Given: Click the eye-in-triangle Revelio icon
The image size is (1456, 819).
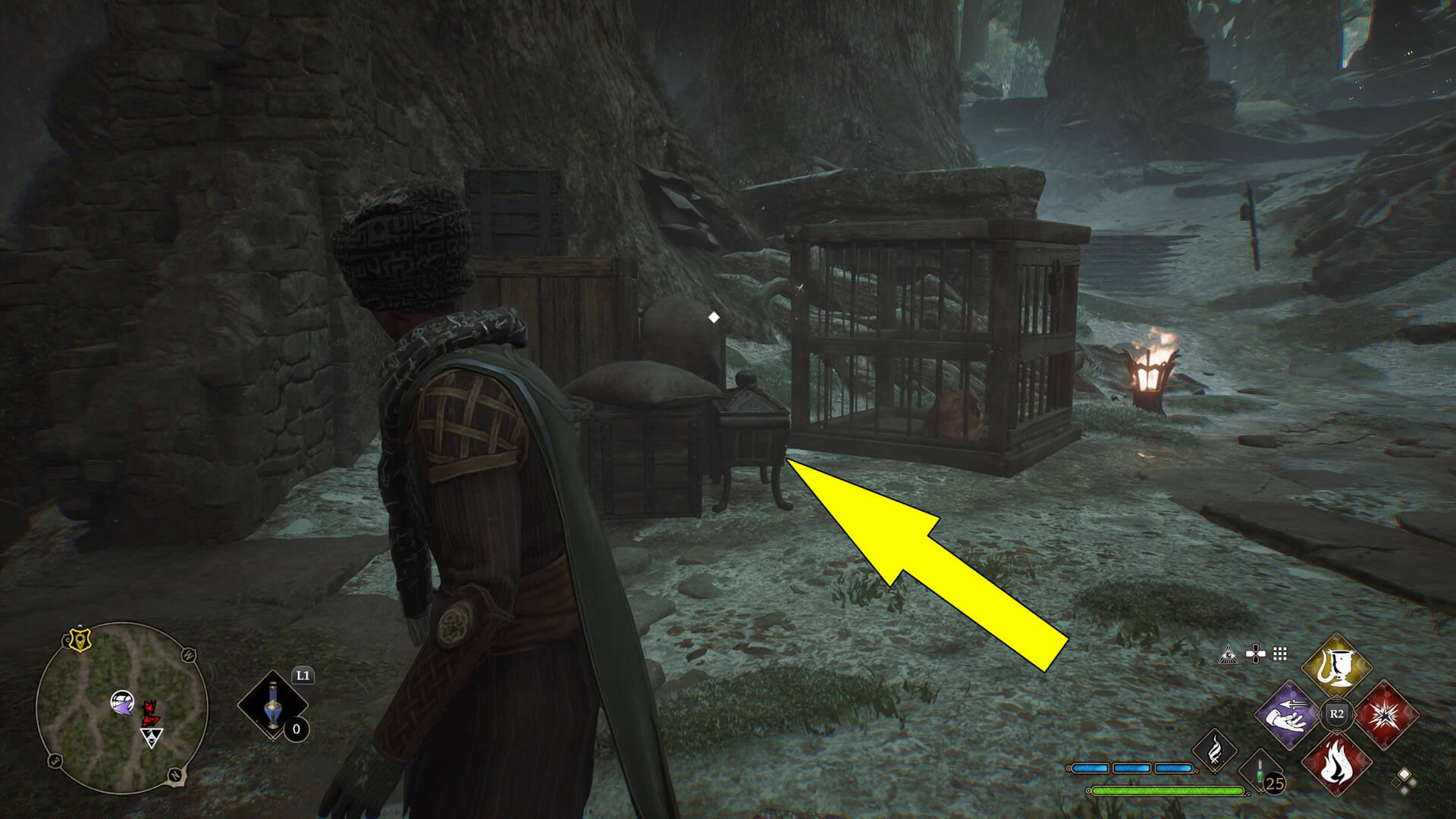Looking at the screenshot, I should pyautogui.click(x=1227, y=654).
